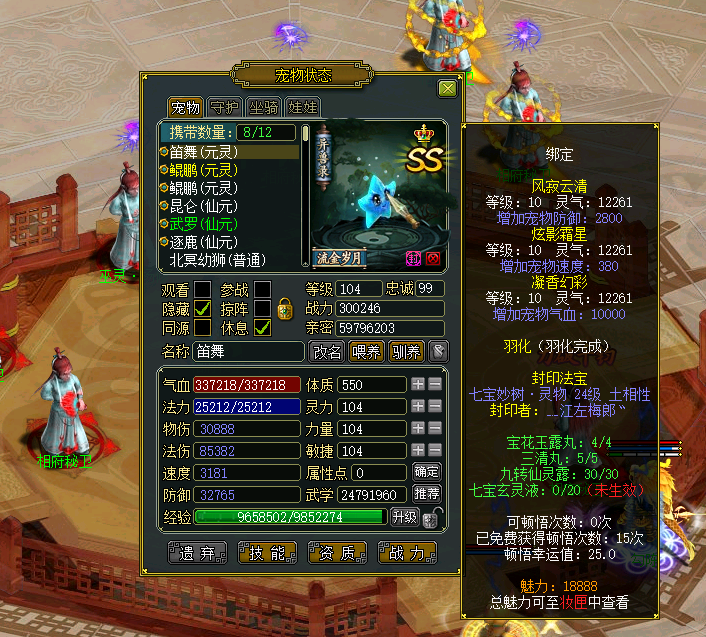Screen dimensions: 706x637
Task: Confirm attribute points with 确定
Action: (x=427, y=471)
